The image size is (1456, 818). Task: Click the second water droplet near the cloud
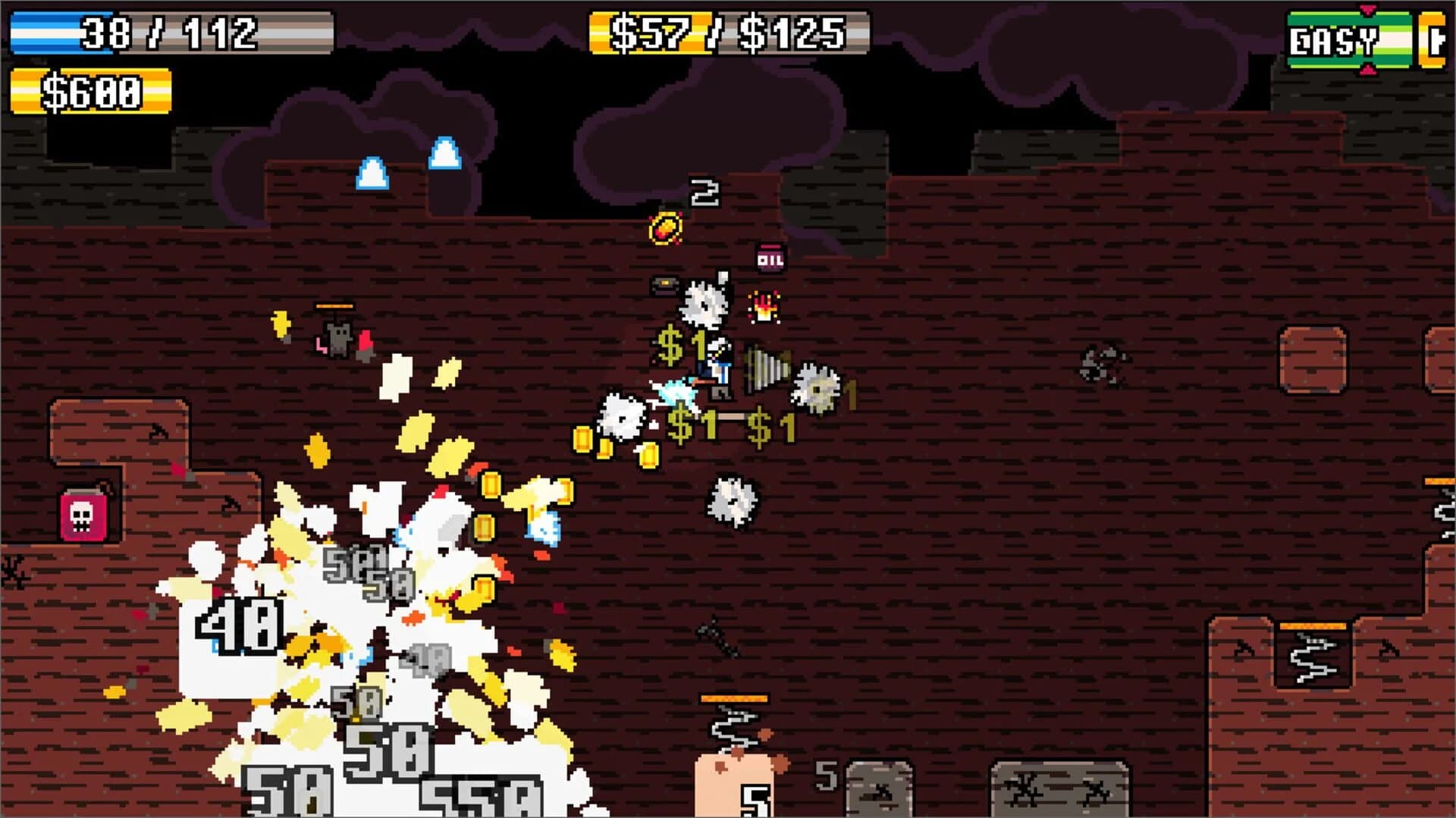pyautogui.click(x=444, y=152)
